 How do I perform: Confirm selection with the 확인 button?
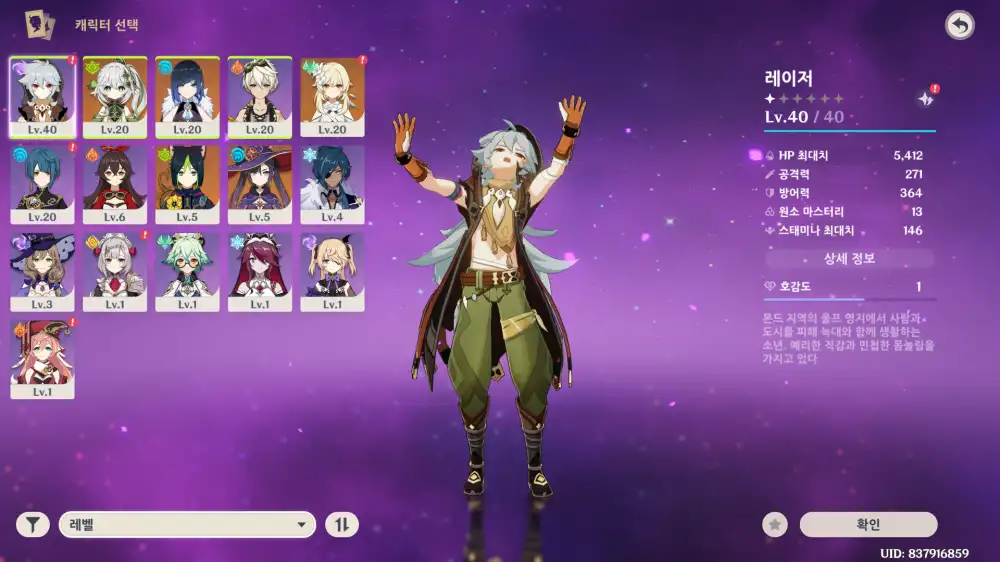coord(868,524)
